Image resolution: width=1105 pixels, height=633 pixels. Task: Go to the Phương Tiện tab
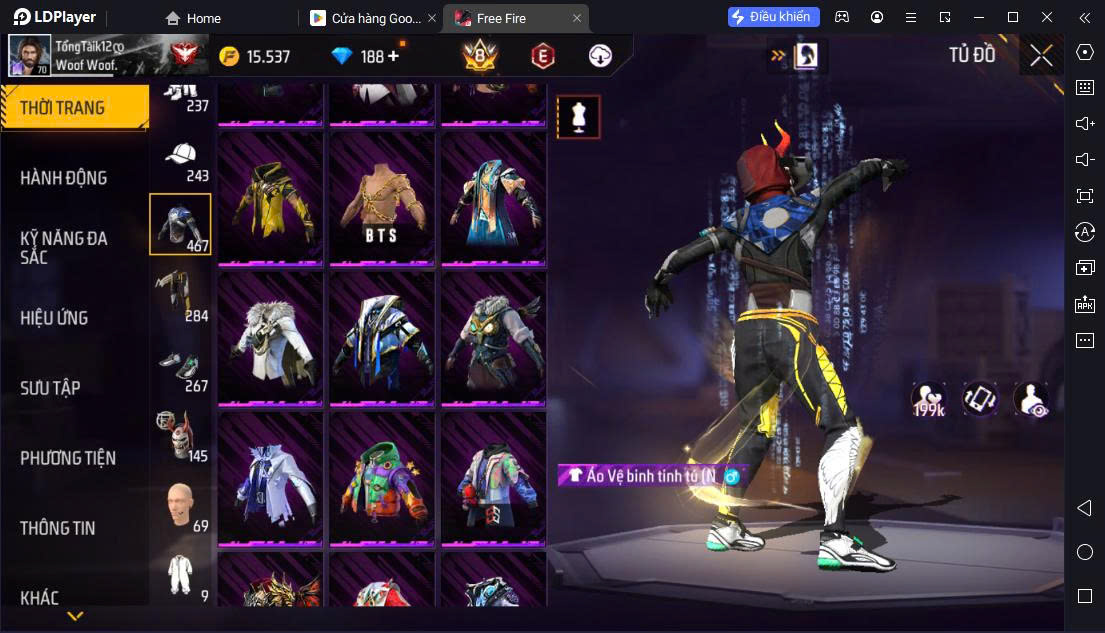68,458
